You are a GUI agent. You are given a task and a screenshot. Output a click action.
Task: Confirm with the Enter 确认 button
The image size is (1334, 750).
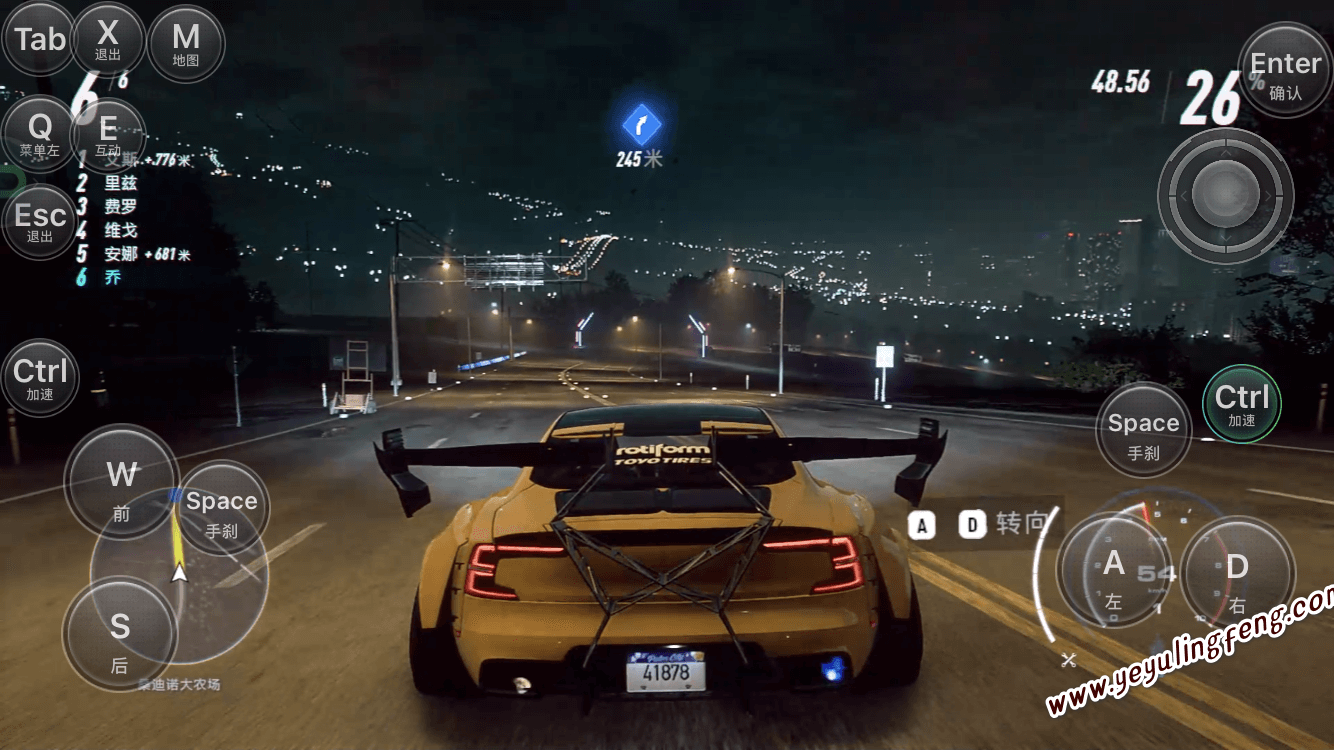tap(1285, 72)
